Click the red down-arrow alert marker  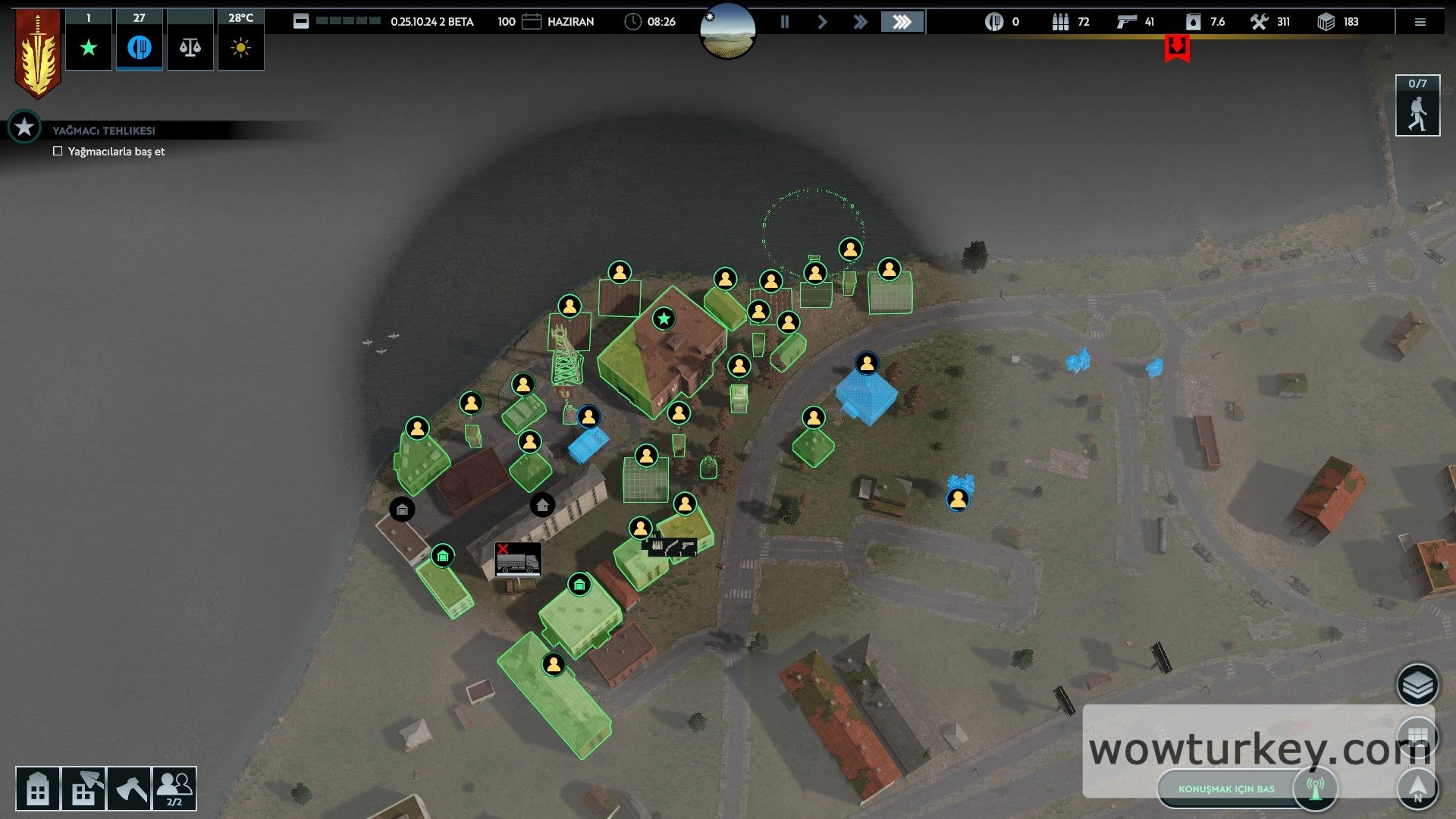pos(1177,49)
